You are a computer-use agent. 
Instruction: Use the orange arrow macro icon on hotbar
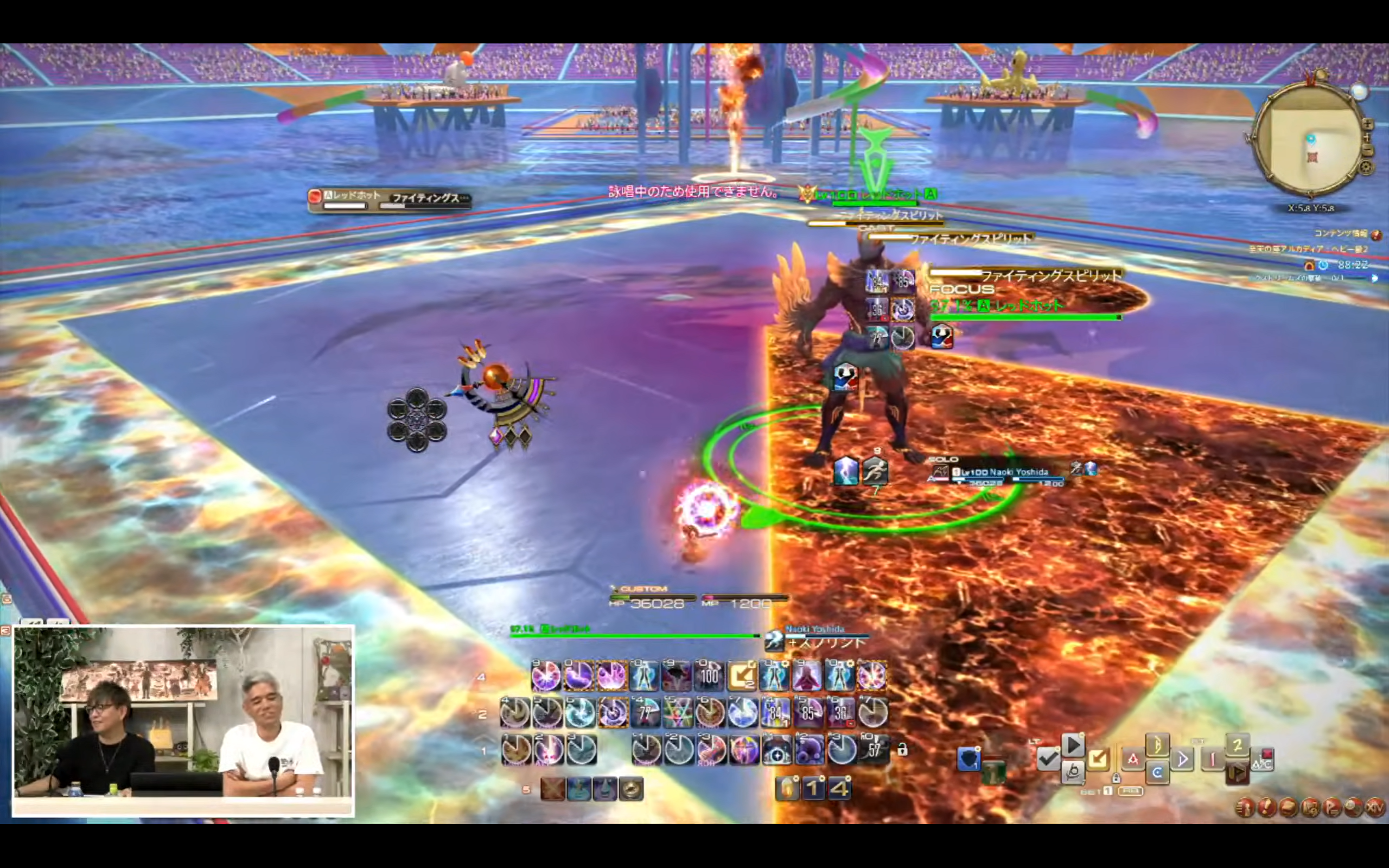pos(742,676)
